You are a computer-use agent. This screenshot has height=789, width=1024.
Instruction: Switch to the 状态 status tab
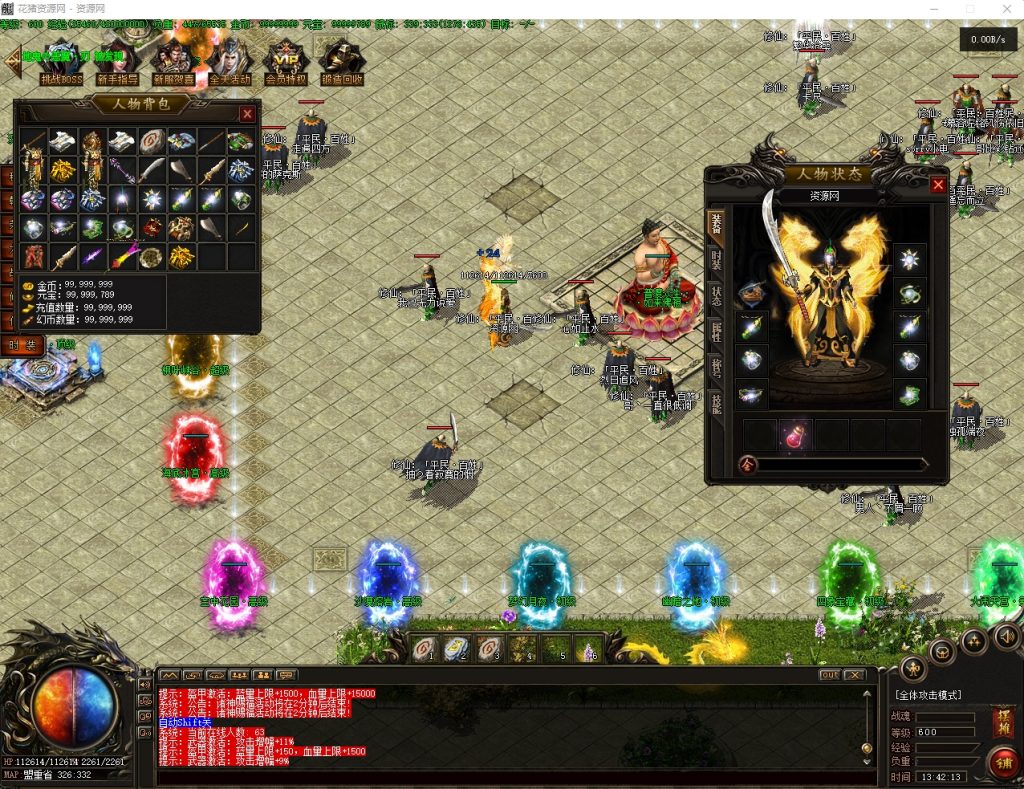point(716,295)
